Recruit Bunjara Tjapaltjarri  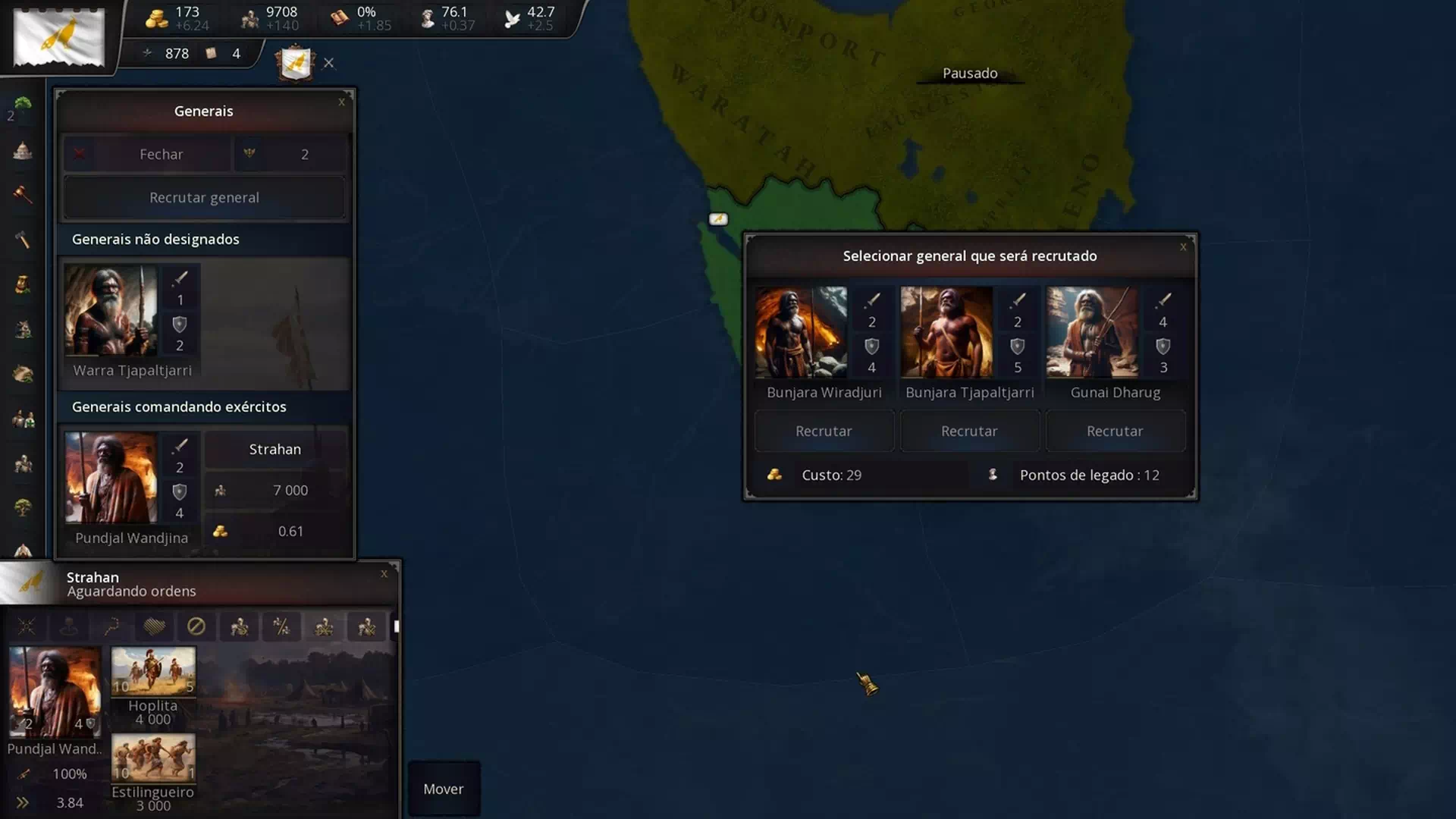click(x=969, y=431)
